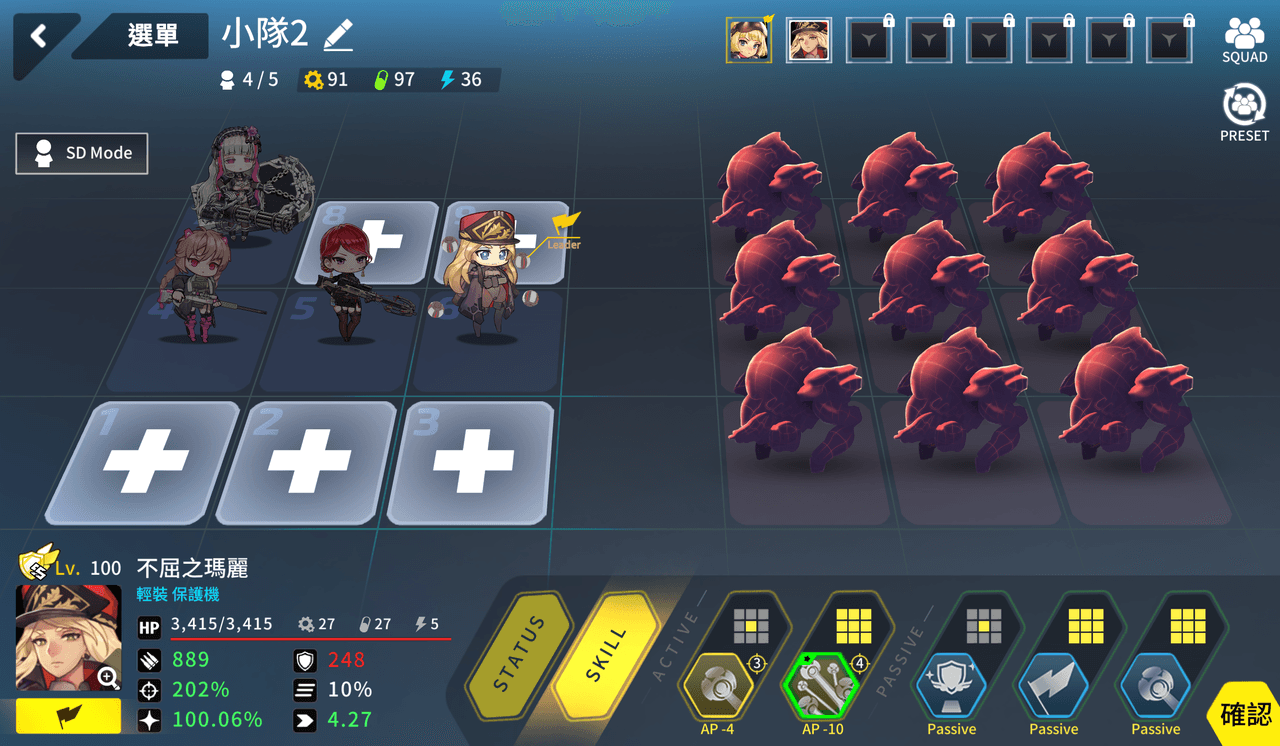Add a unit to grid slot 2
The width and height of the screenshot is (1280, 746).
(309, 462)
